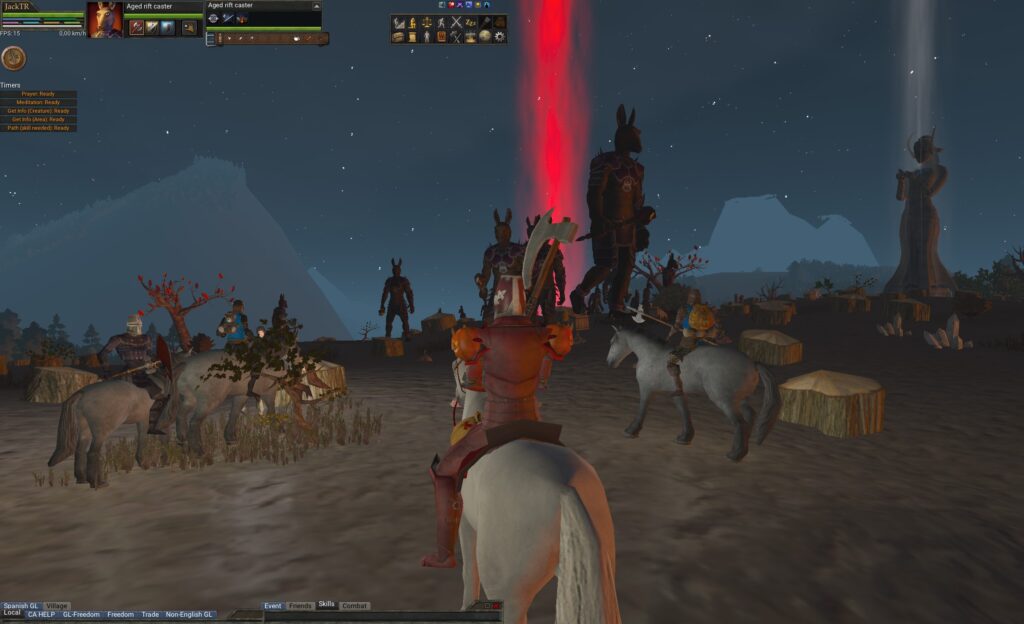Viewport: 1024px width, 624px height.
Task: Select the golden scales icon
Action: (x=427, y=22)
